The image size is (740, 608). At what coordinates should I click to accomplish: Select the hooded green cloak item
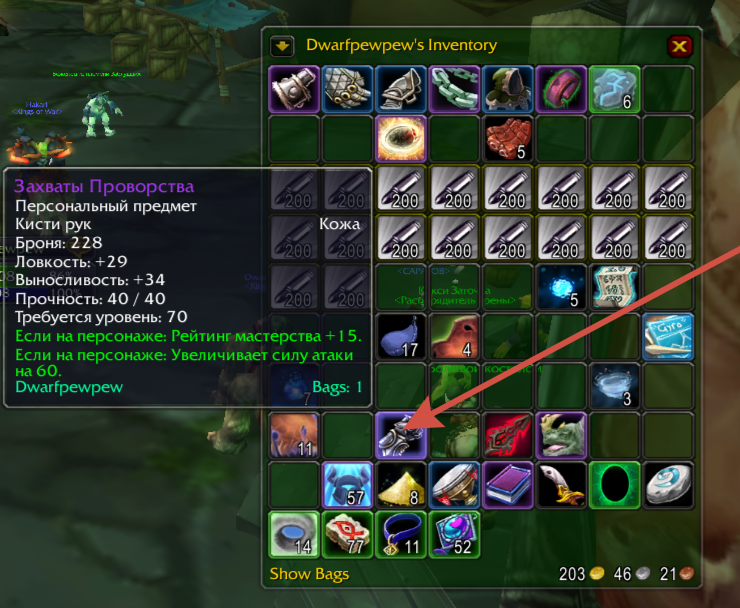(x=508, y=89)
